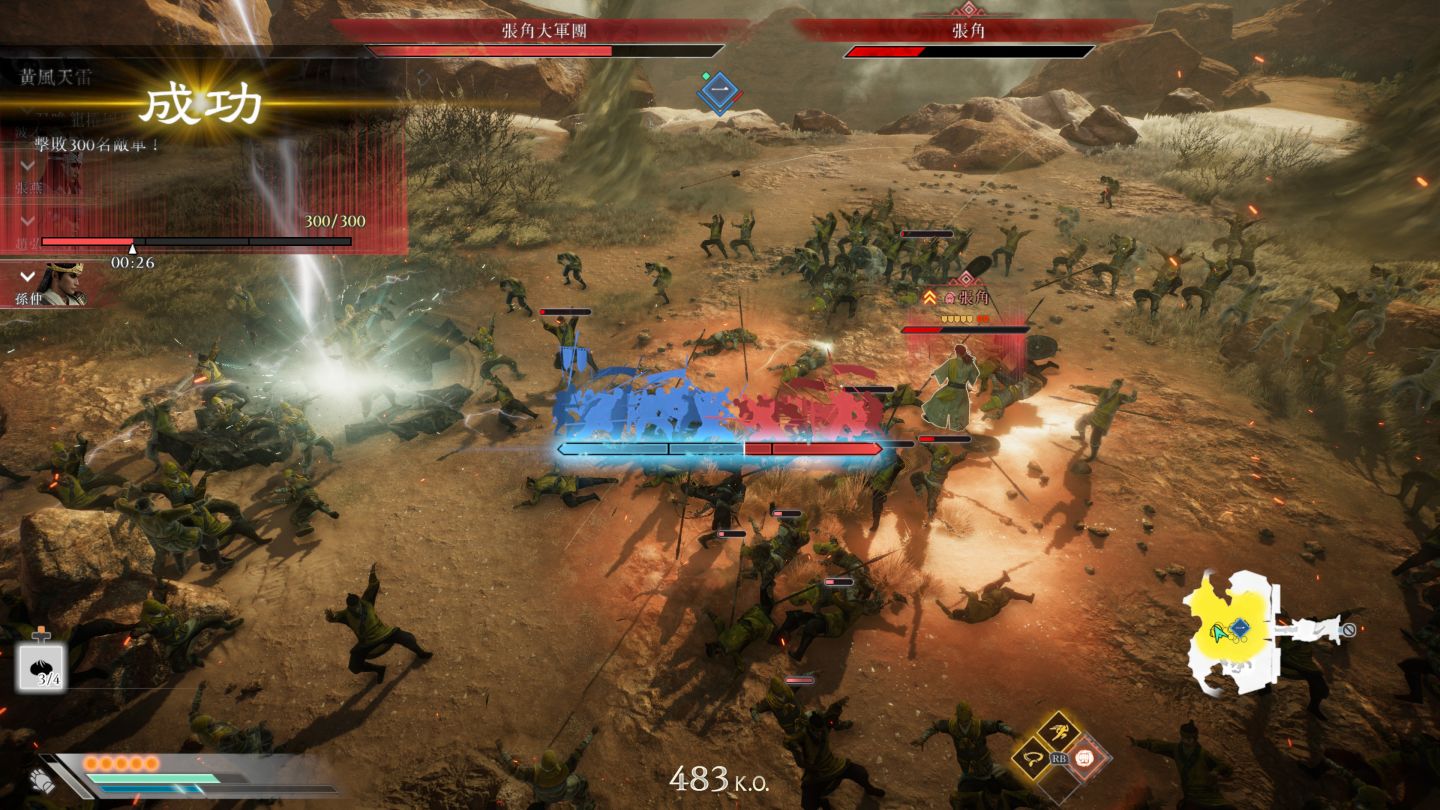Select the meat bun item slot
The width and height of the screenshot is (1440, 810).
coord(41,668)
